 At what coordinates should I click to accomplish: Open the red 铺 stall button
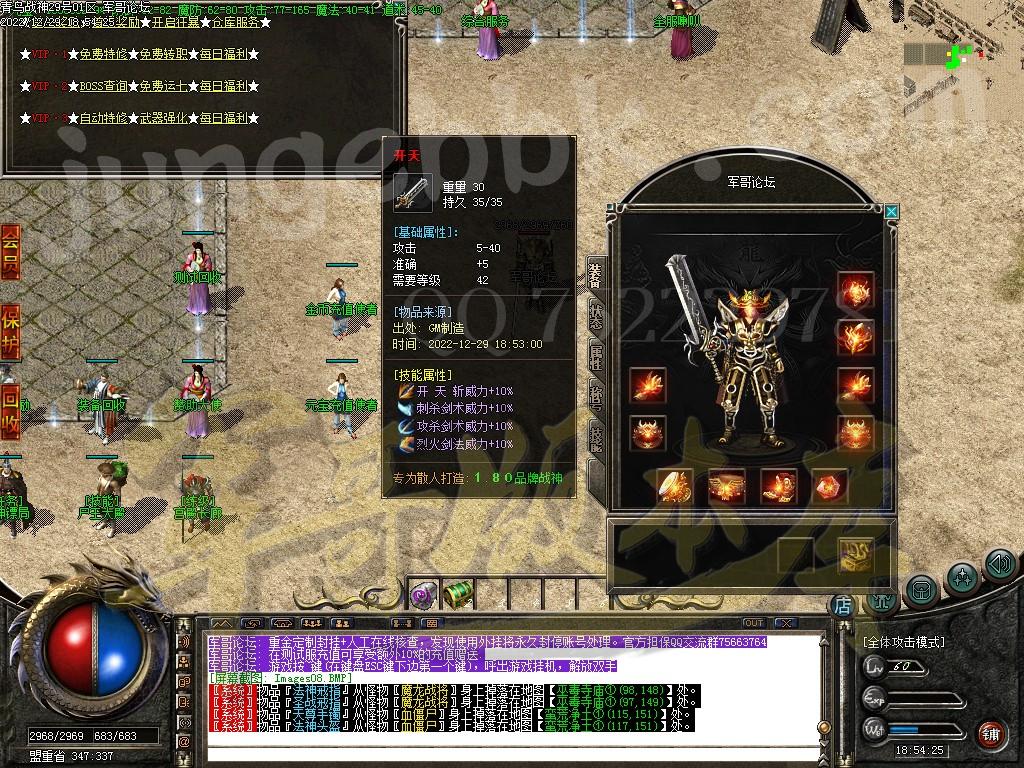[990, 733]
